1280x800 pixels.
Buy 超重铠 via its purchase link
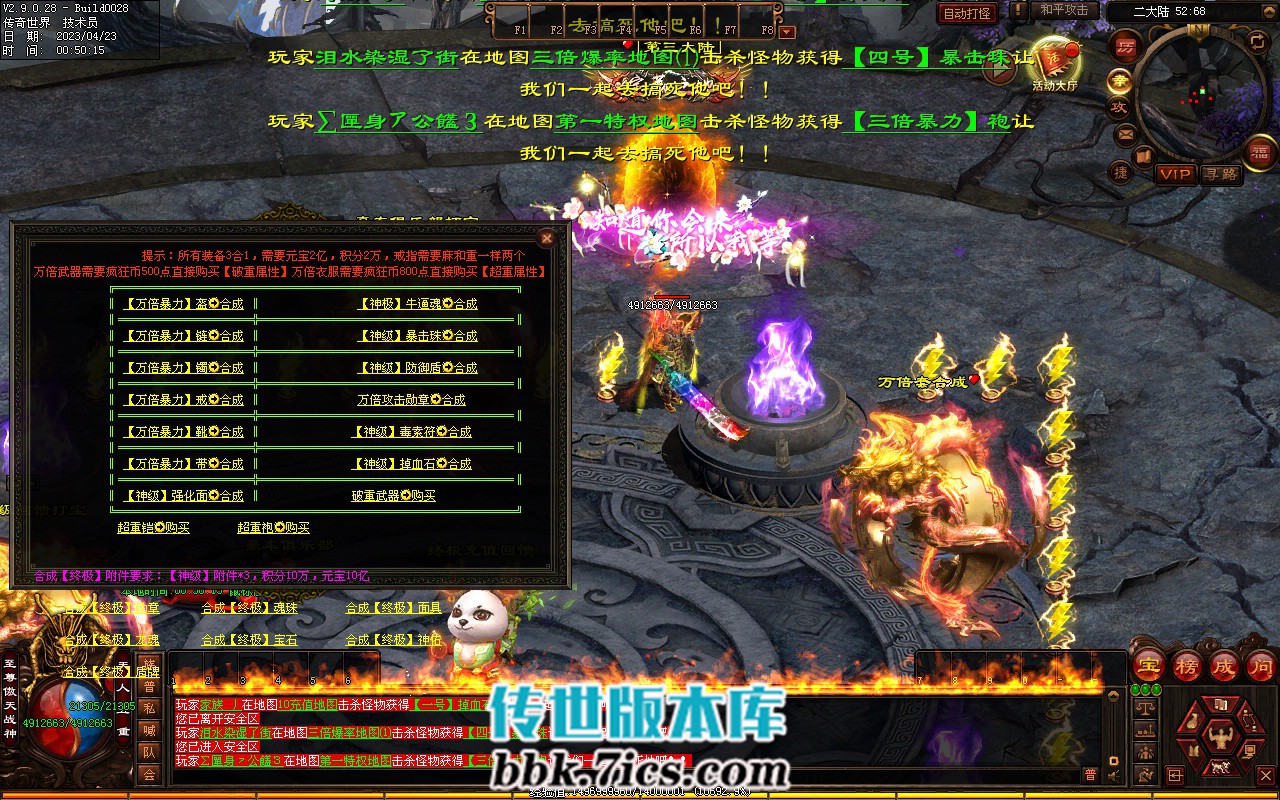point(153,528)
